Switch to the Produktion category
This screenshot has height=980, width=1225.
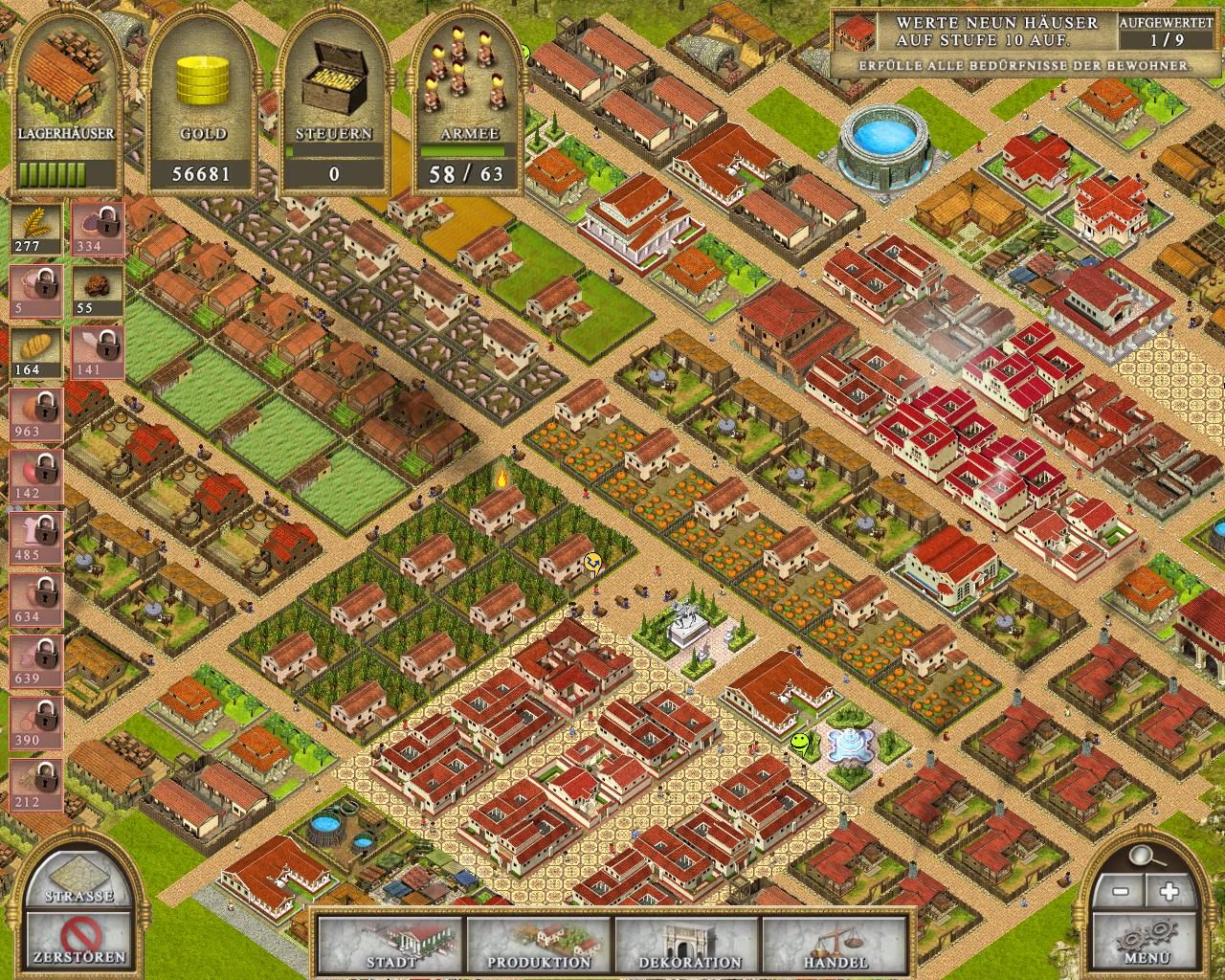pyautogui.click(x=539, y=946)
